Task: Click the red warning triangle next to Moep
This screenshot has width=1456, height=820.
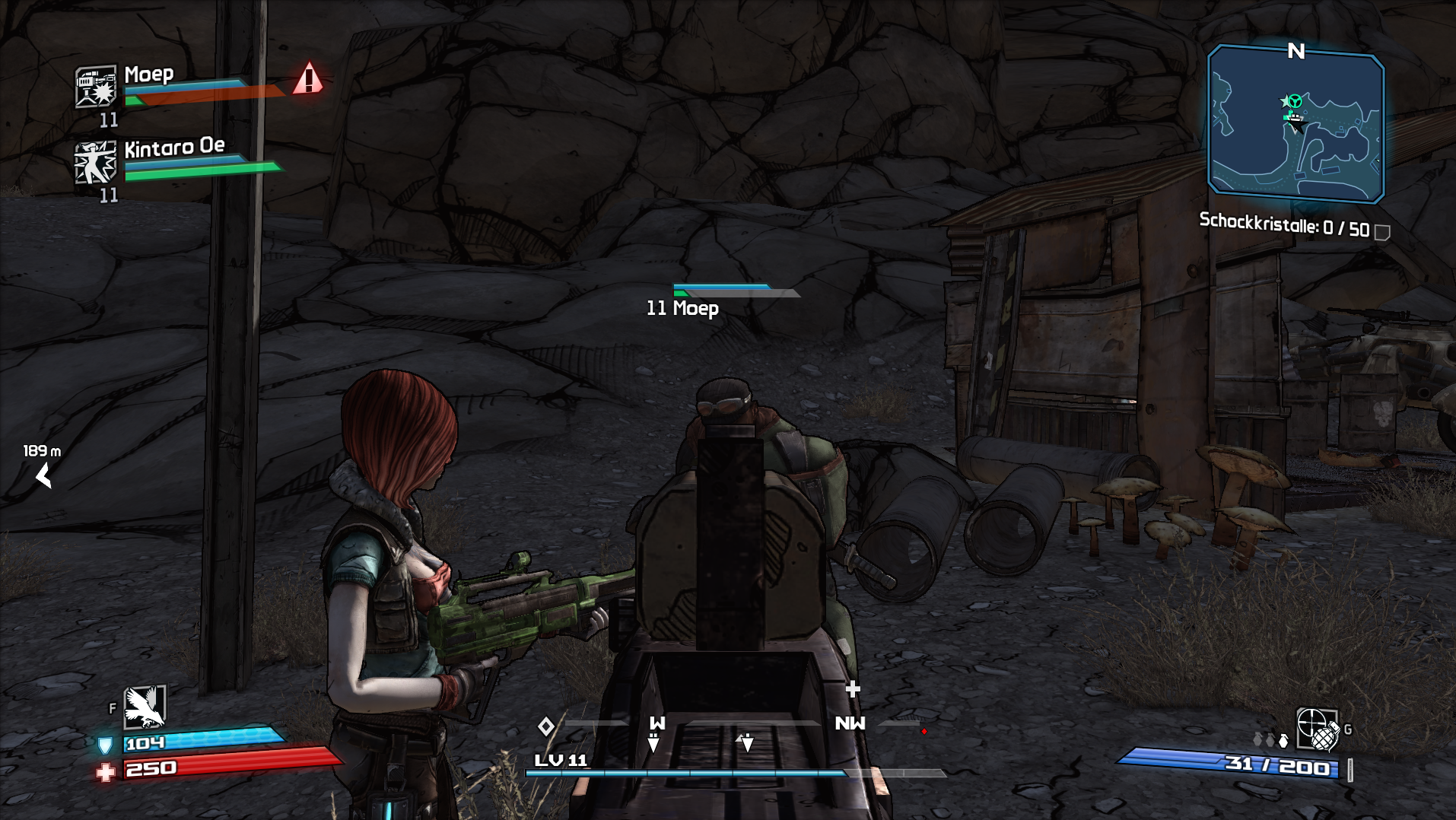Action: click(308, 78)
